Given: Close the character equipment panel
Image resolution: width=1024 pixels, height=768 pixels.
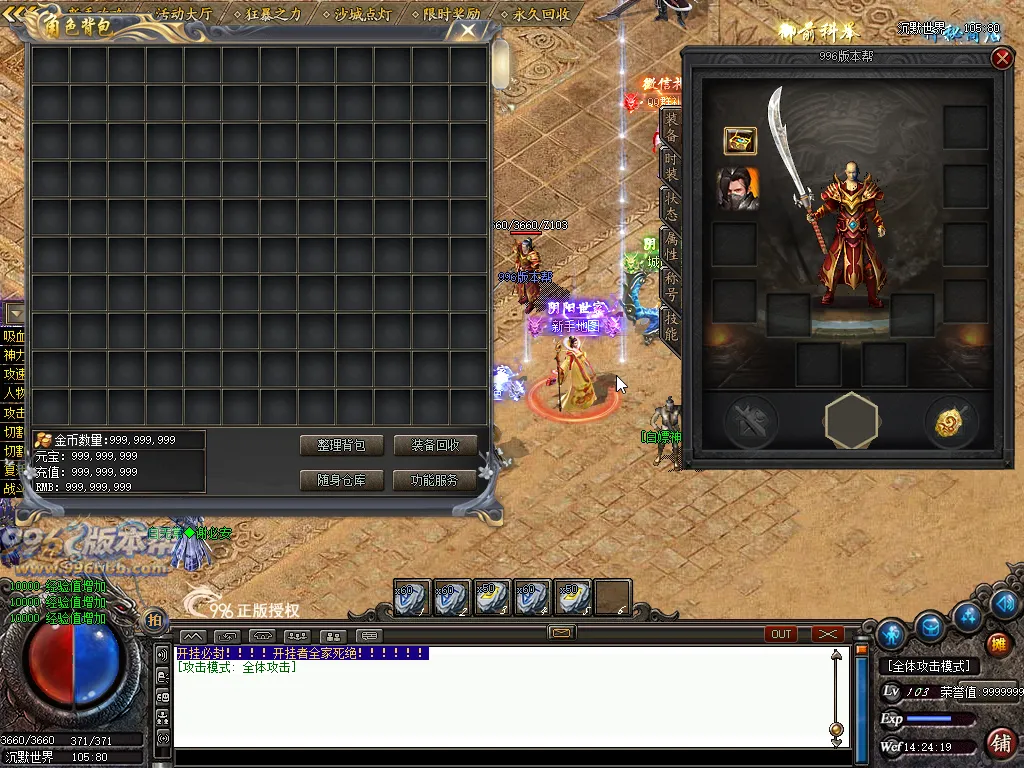Looking at the screenshot, I should tap(1002, 59).
